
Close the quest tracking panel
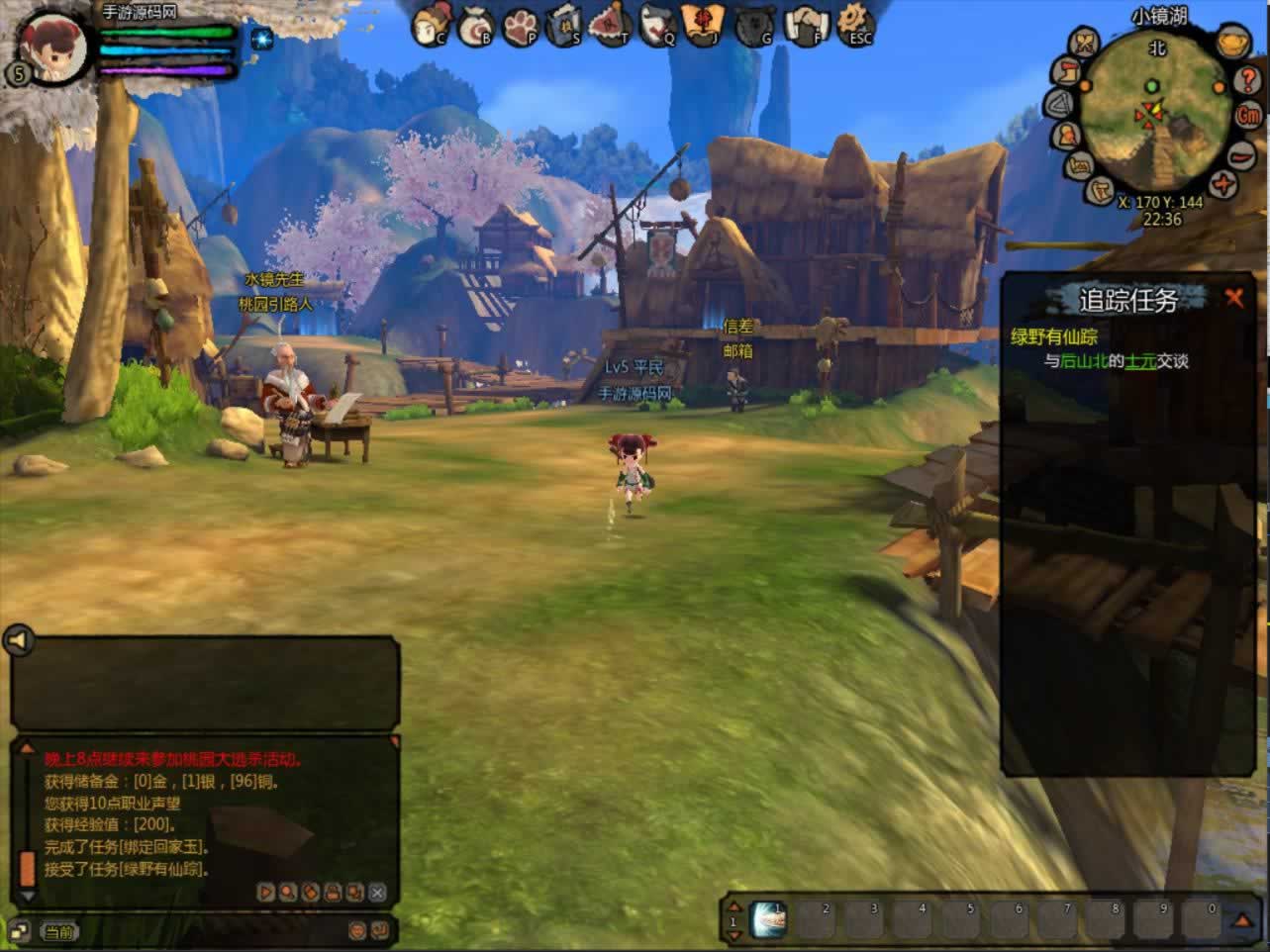pyautogui.click(x=1233, y=297)
